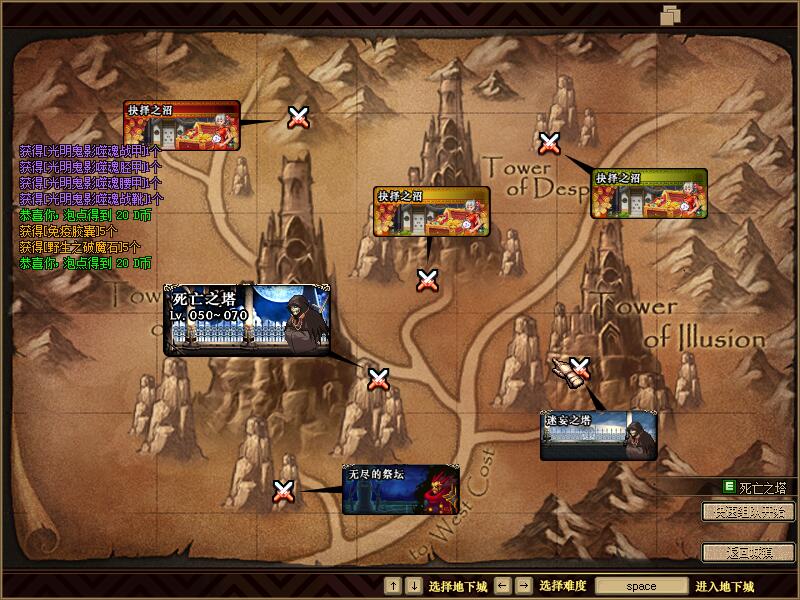
Task: Choose the yellow-framed 抉择之沼 dungeon card
Action: tap(431, 212)
